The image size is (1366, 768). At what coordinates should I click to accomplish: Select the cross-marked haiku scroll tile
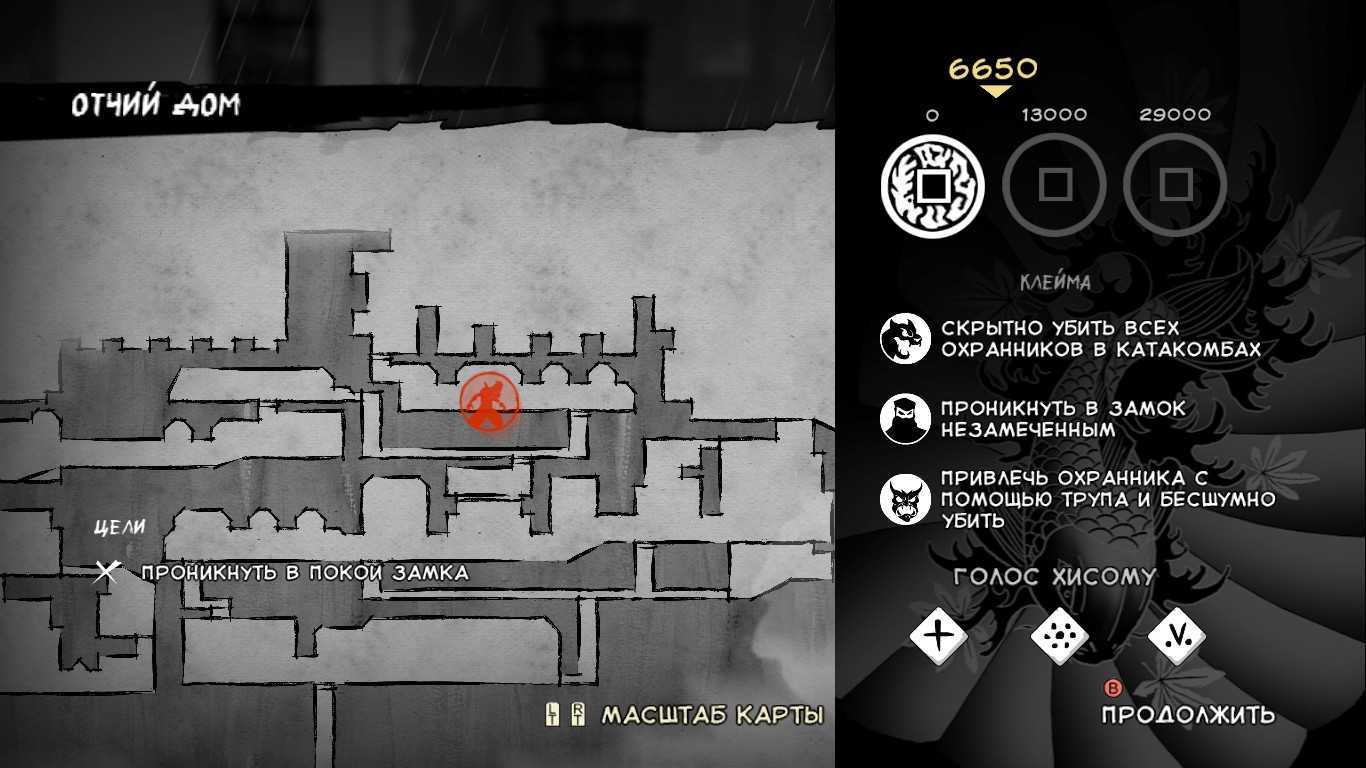pos(938,634)
